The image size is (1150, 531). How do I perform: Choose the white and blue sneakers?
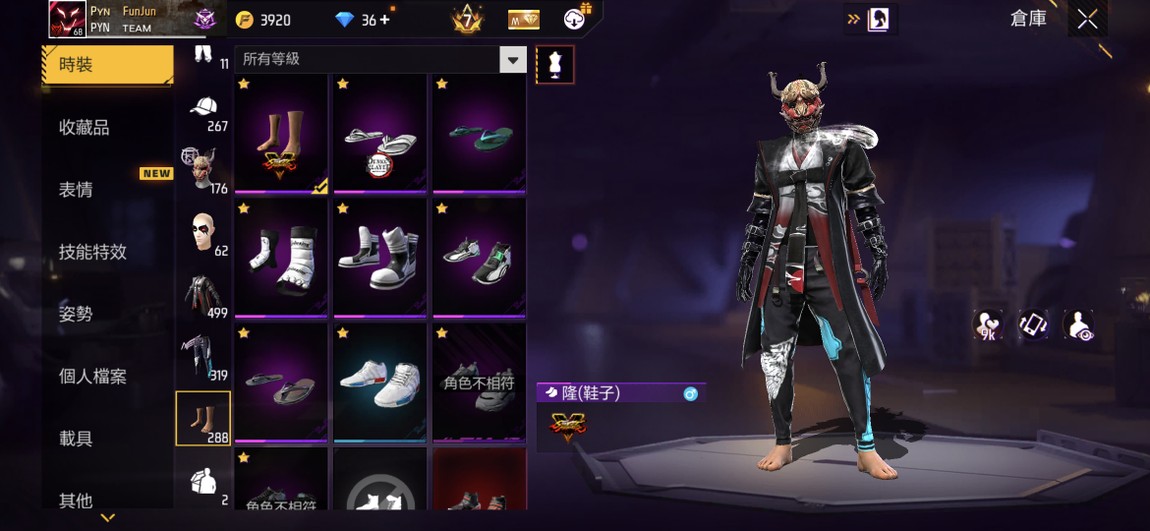click(x=380, y=382)
